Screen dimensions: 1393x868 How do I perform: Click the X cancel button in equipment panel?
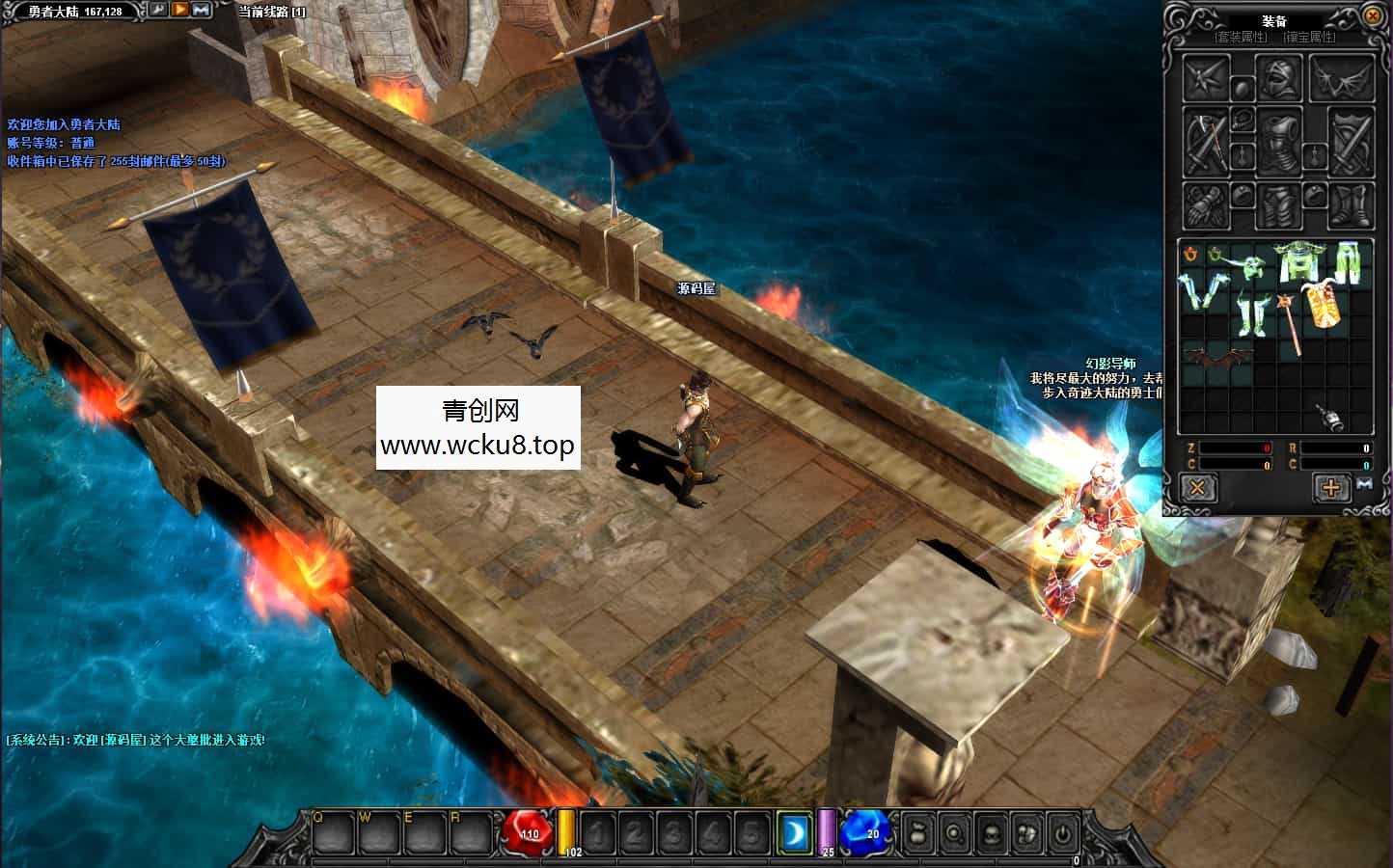pyautogui.click(x=1197, y=489)
